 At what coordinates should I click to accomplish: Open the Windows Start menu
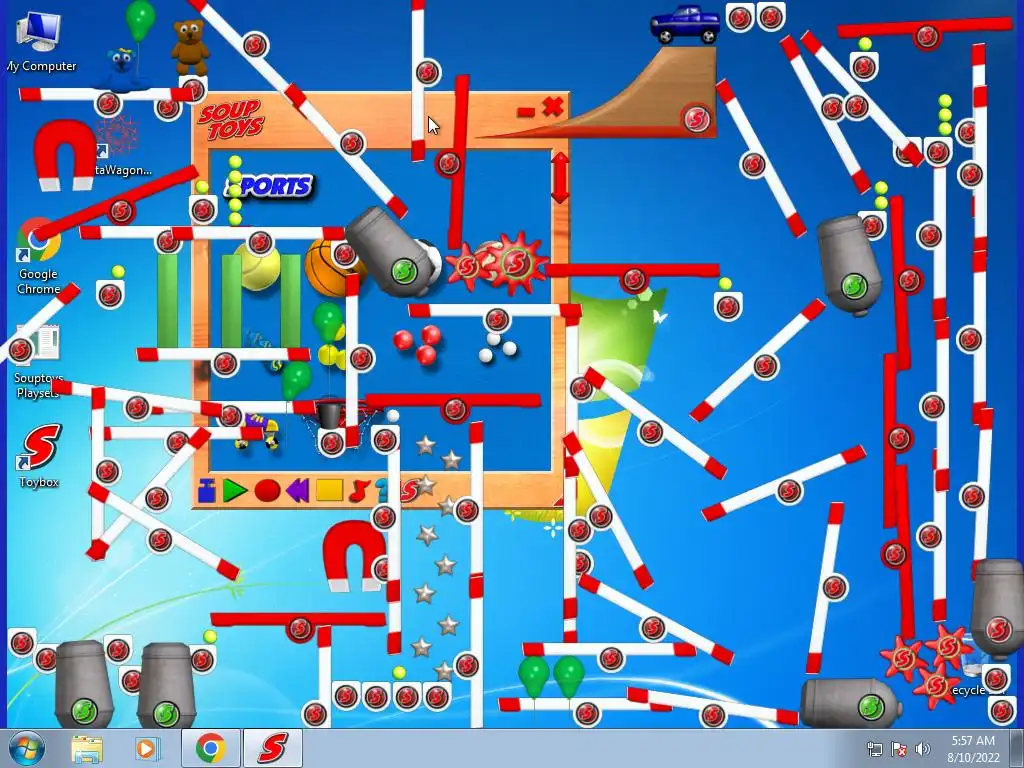tap(26, 748)
